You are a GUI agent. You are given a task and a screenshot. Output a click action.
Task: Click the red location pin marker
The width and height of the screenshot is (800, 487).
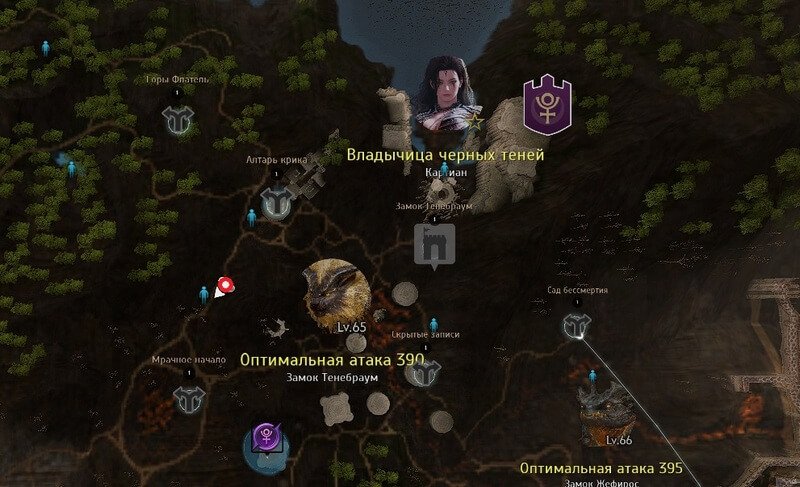(x=225, y=287)
